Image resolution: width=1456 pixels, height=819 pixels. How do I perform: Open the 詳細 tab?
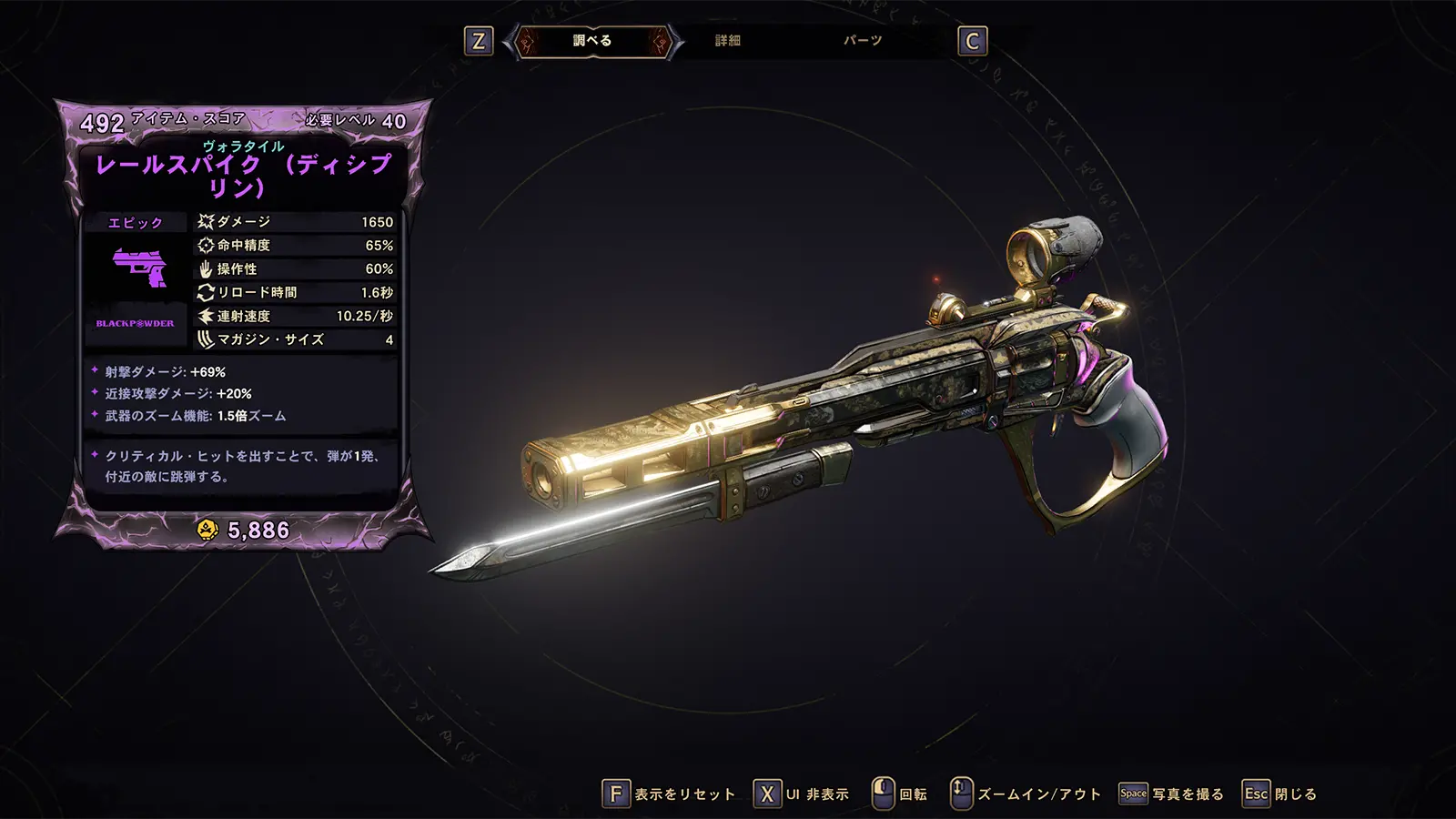point(728,41)
